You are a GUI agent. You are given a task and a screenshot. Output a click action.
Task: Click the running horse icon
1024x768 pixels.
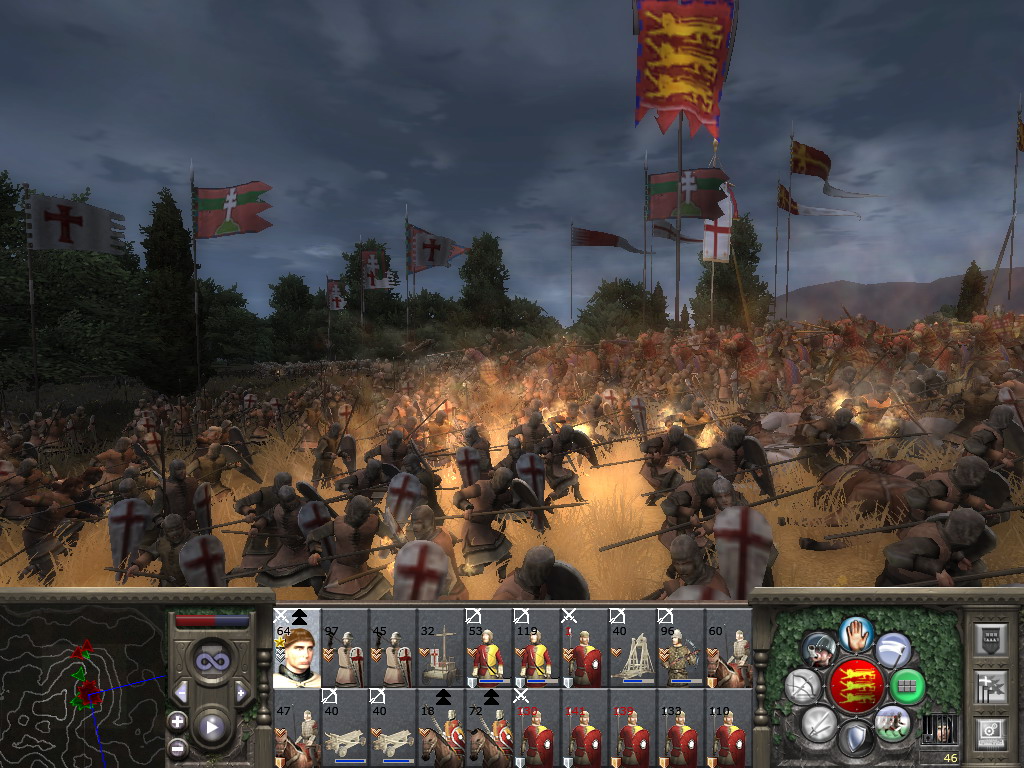point(891,722)
